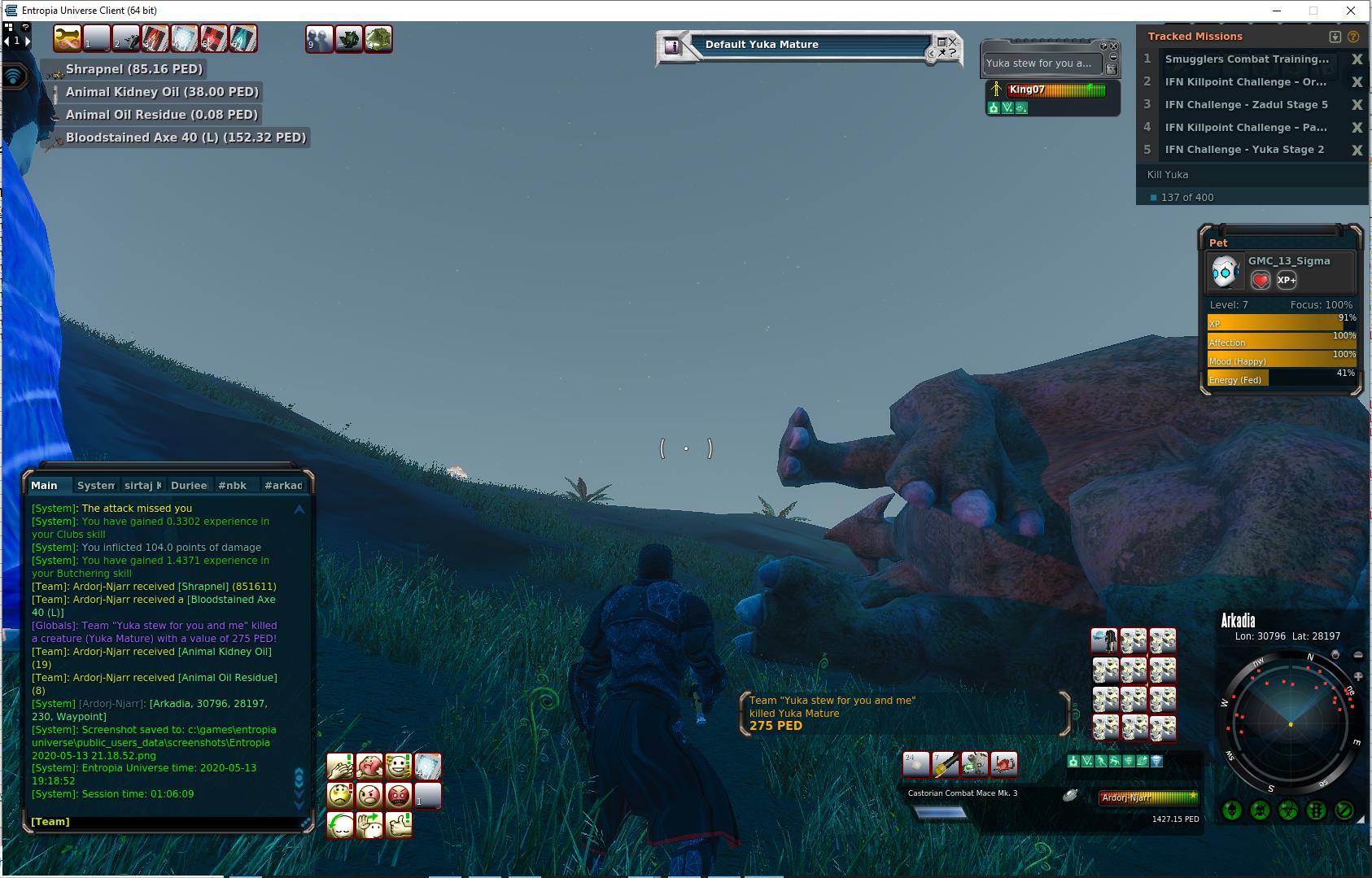Remove Smugglers Combat Training from tracked missions
Viewport: 1372px width, 878px height.
(1357, 59)
